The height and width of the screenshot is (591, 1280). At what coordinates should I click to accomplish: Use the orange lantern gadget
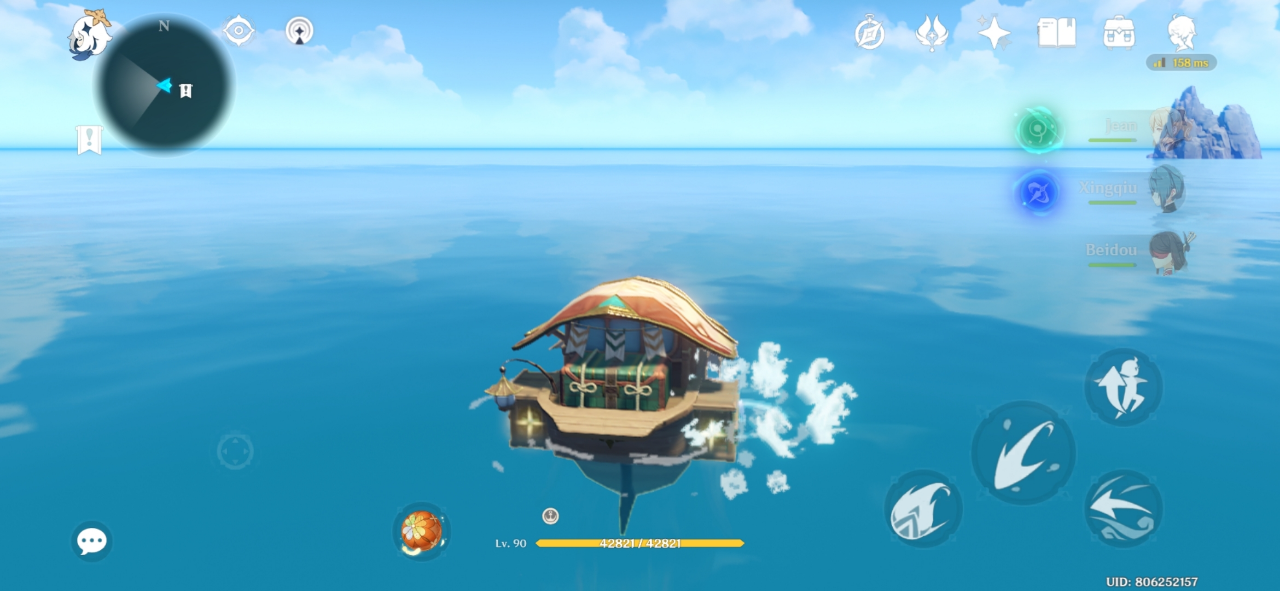[x=421, y=531]
